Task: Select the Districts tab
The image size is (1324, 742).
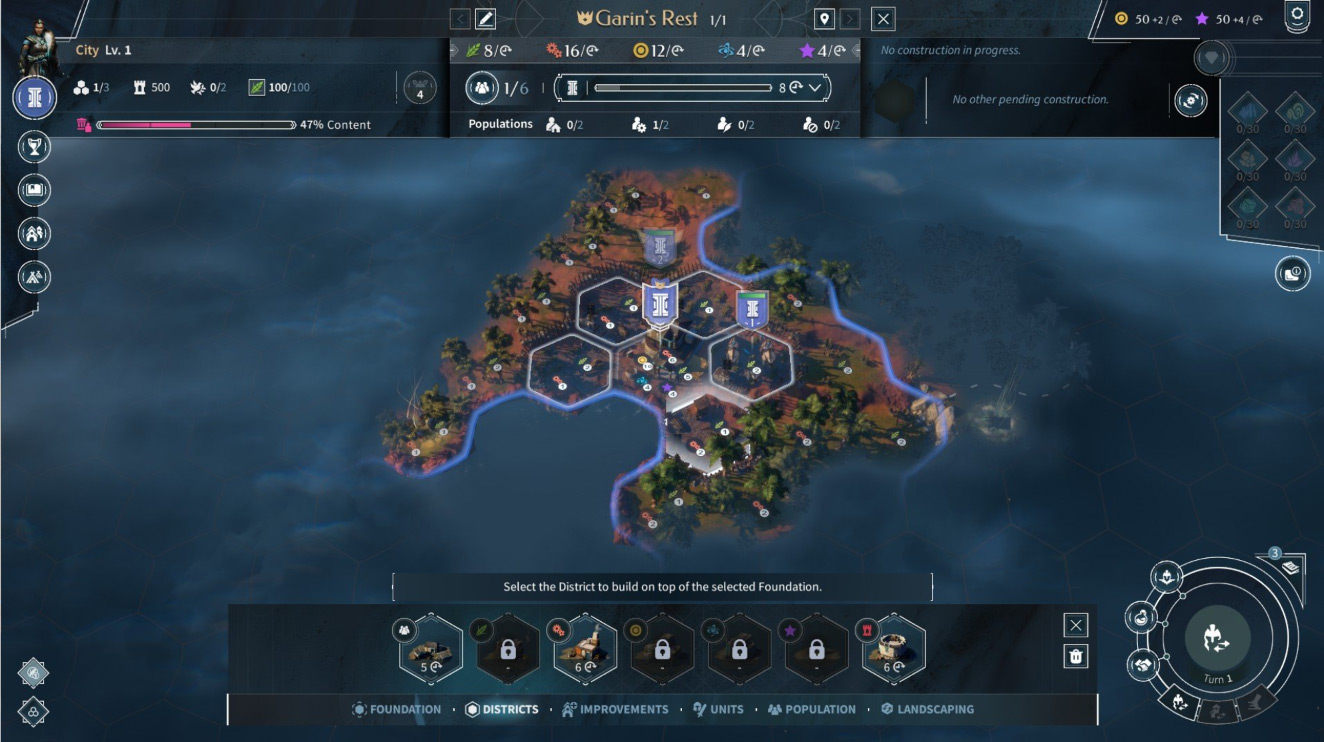Action: click(501, 709)
